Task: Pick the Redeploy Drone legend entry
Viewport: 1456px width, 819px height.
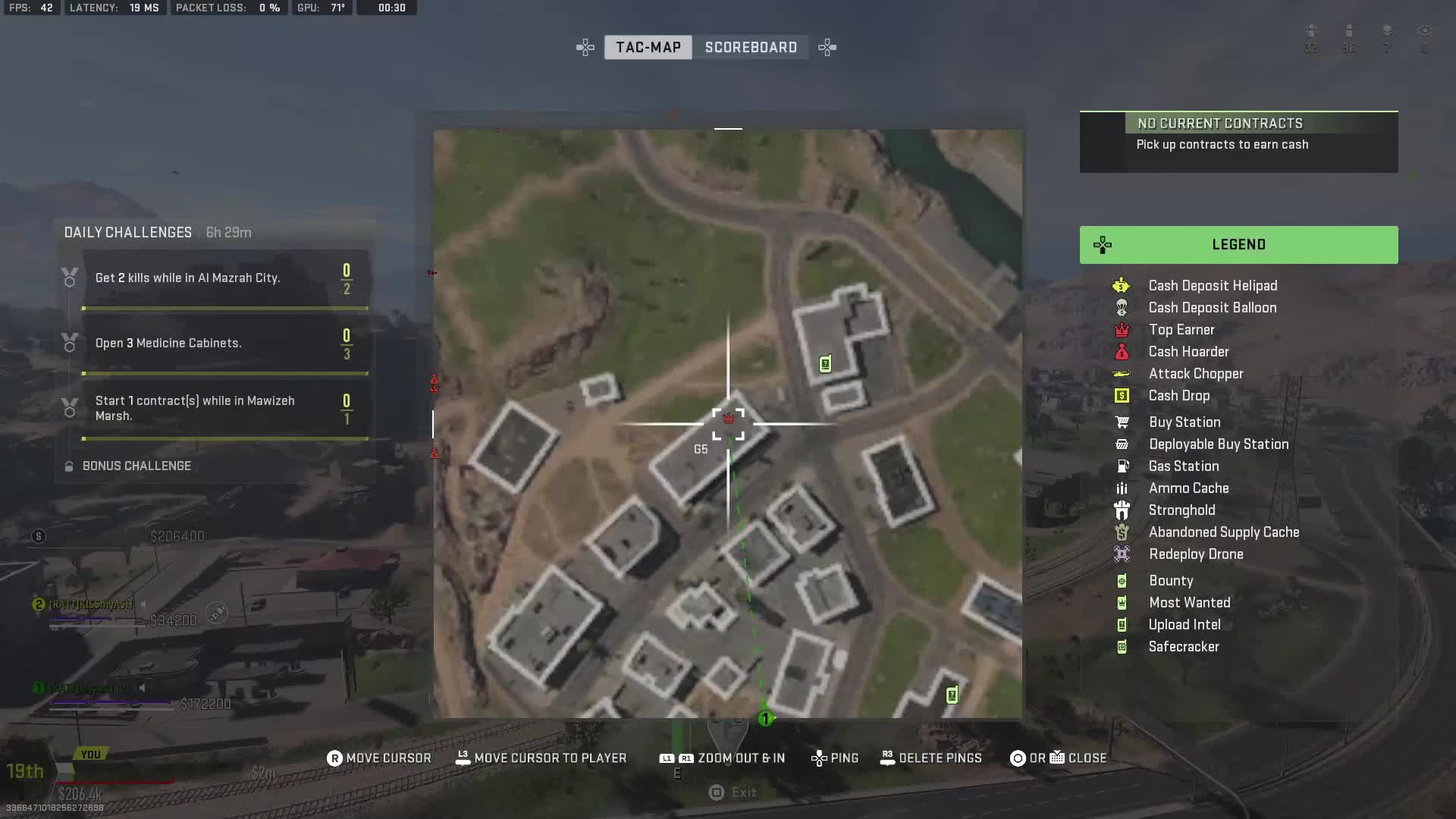Action: tap(1195, 554)
